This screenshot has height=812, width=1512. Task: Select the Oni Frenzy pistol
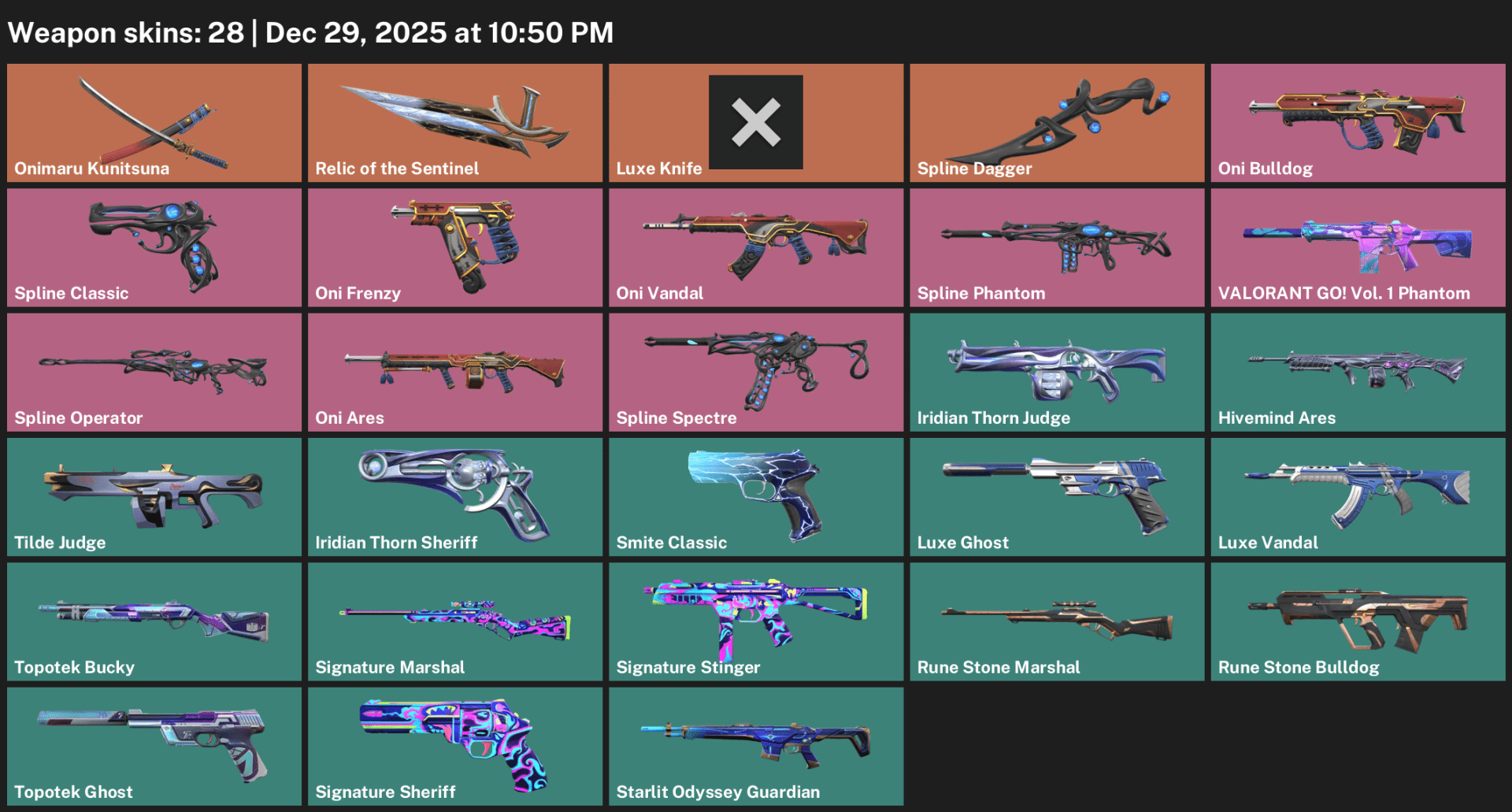[x=454, y=247]
